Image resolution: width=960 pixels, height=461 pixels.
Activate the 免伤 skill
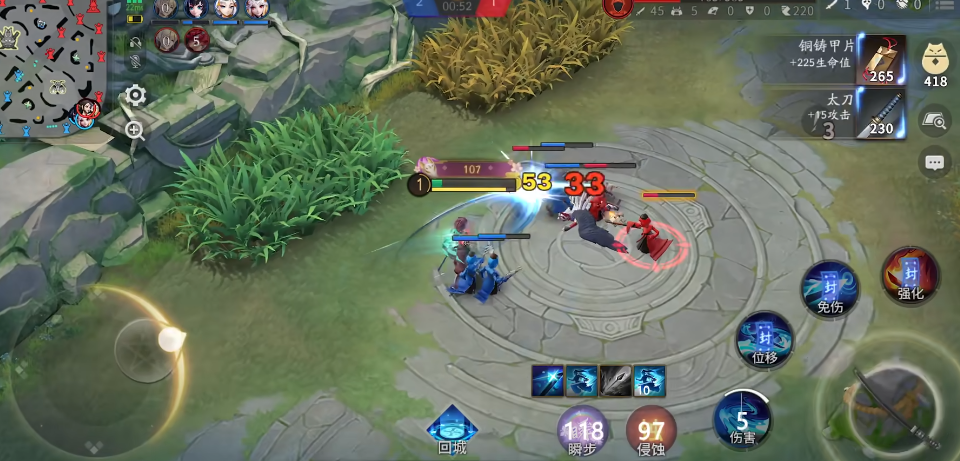coord(829,289)
